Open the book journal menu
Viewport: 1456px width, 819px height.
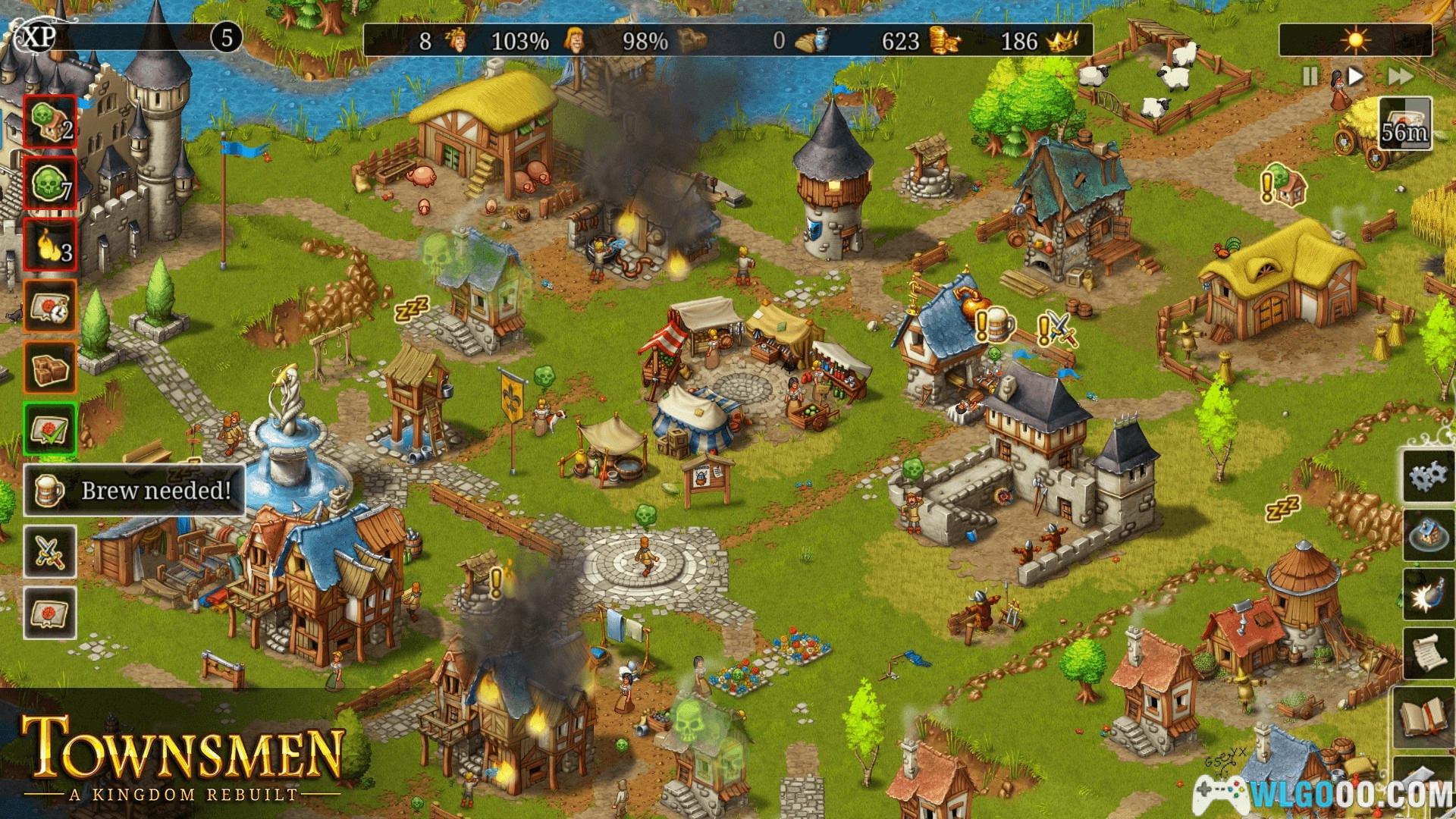pos(1428,717)
